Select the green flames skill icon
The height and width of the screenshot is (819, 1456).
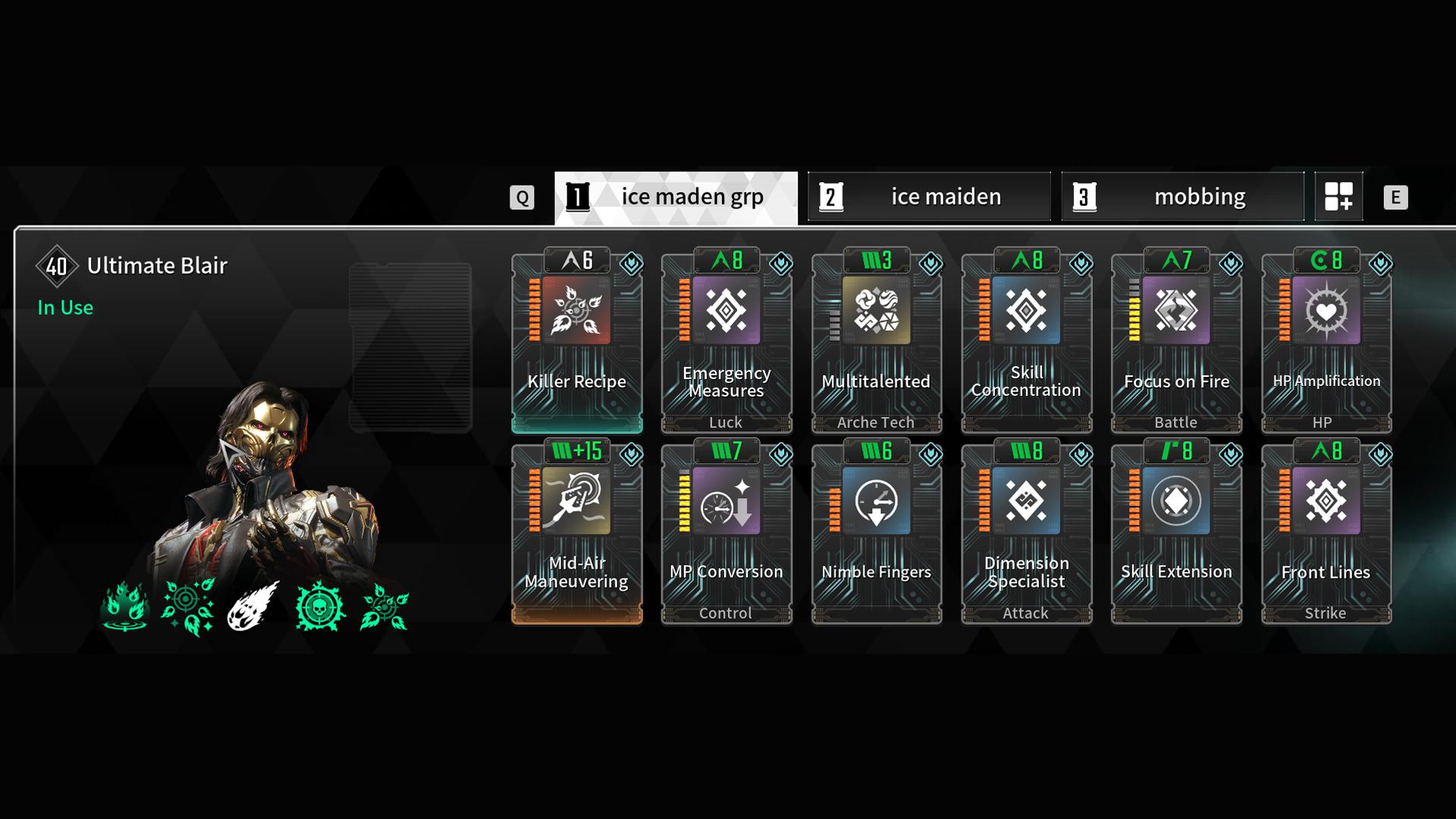coord(124,607)
